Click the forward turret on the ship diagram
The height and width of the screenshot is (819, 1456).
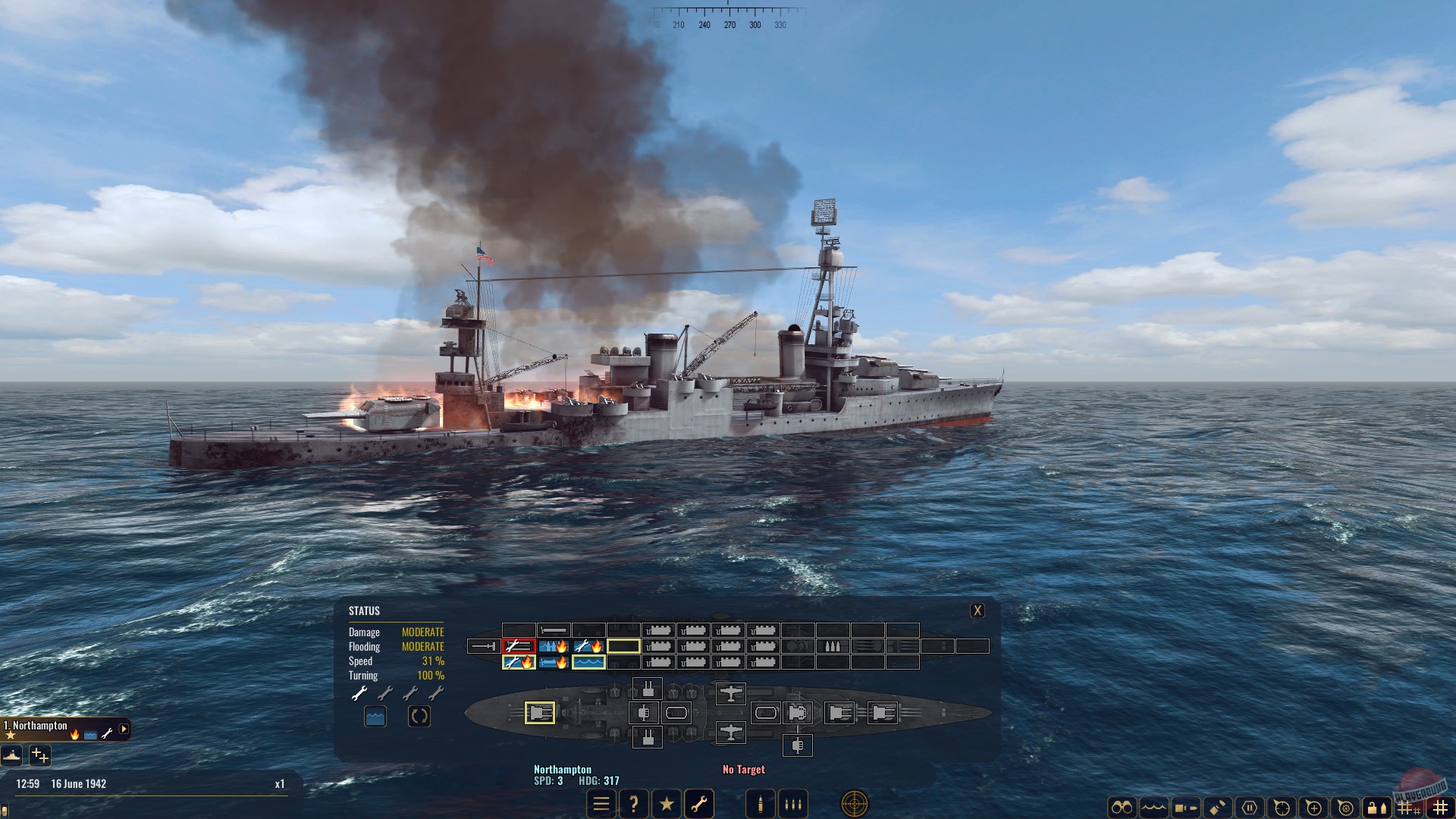click(540, 713)
